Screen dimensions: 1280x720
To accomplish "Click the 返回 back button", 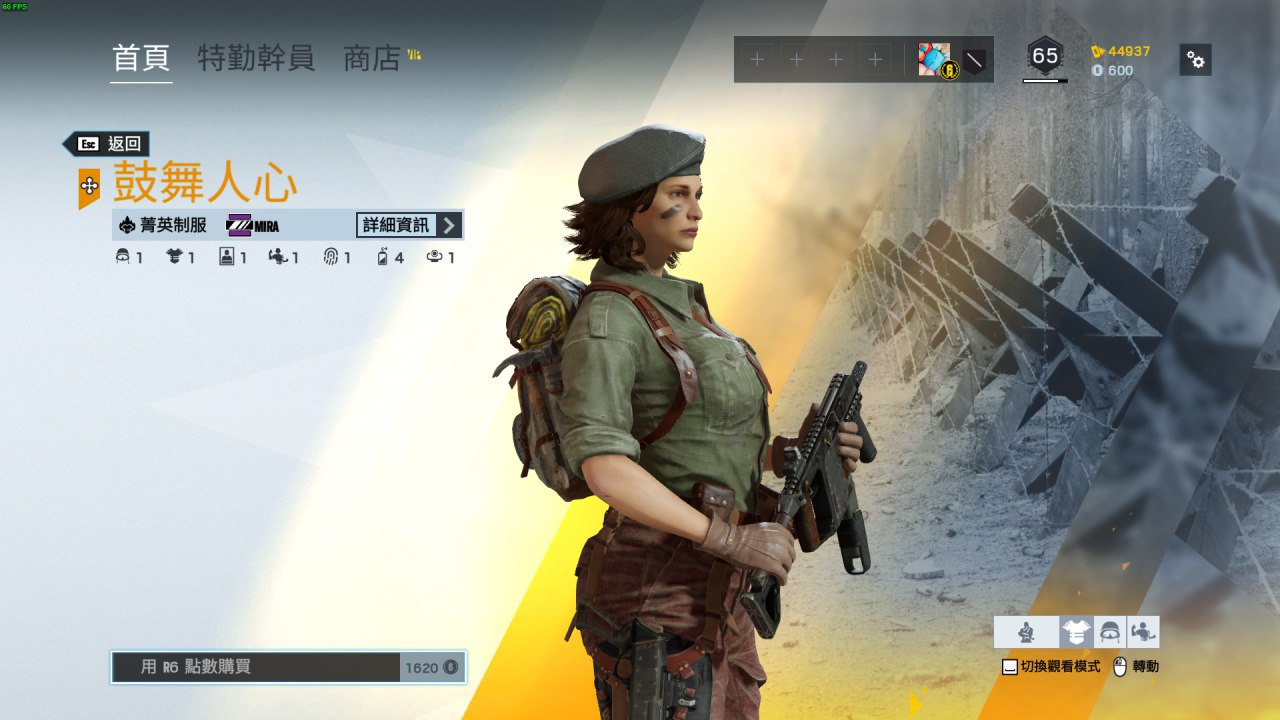I will (x=112, y=144).
